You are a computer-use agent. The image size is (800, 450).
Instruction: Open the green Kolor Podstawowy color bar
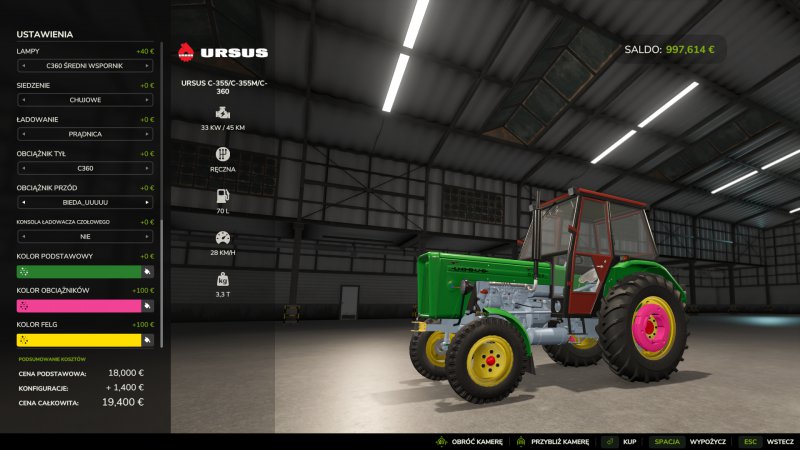pos(78,271)
